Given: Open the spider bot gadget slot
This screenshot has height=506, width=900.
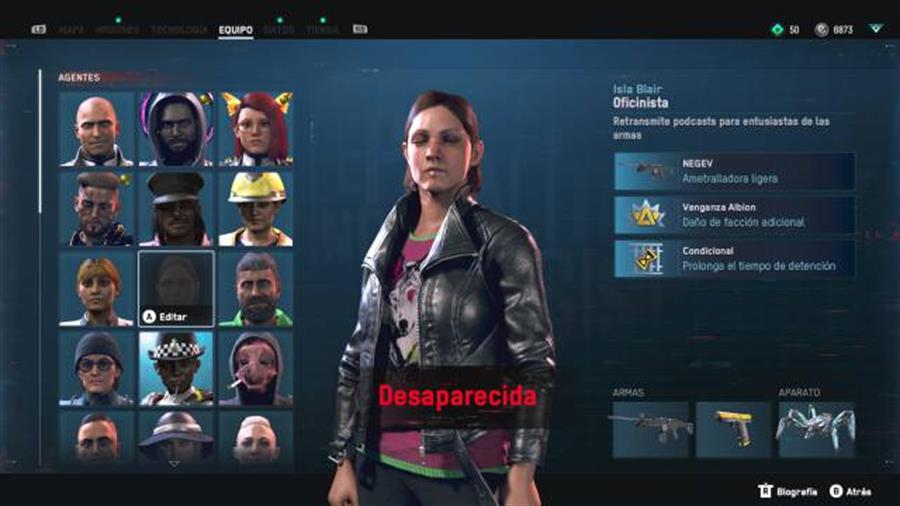Looking at the screenshot, I should click(x=816, y=429).
